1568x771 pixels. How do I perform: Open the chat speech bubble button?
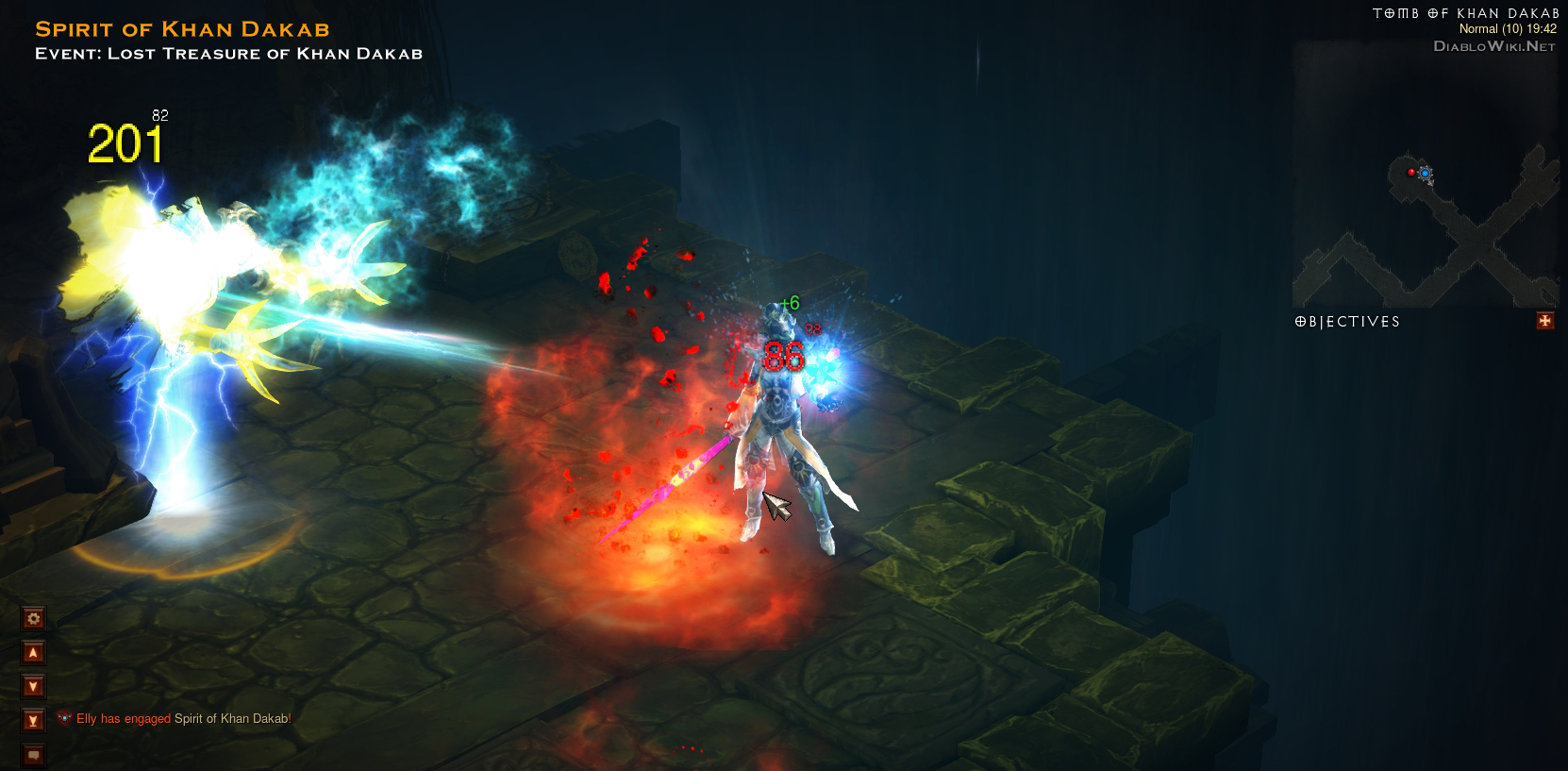(33, 755)
